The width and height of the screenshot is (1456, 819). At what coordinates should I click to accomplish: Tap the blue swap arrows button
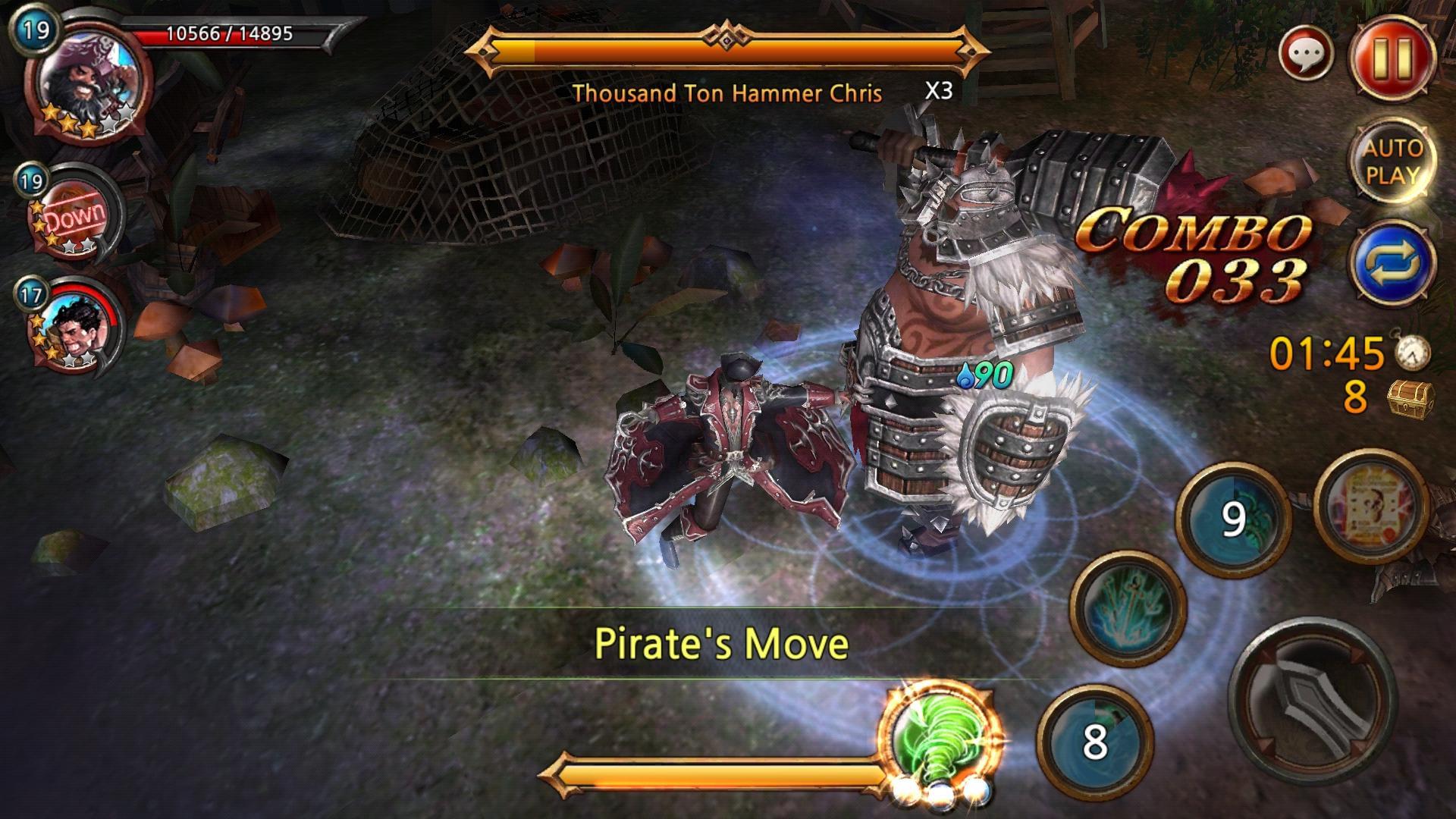[1392, 262]
